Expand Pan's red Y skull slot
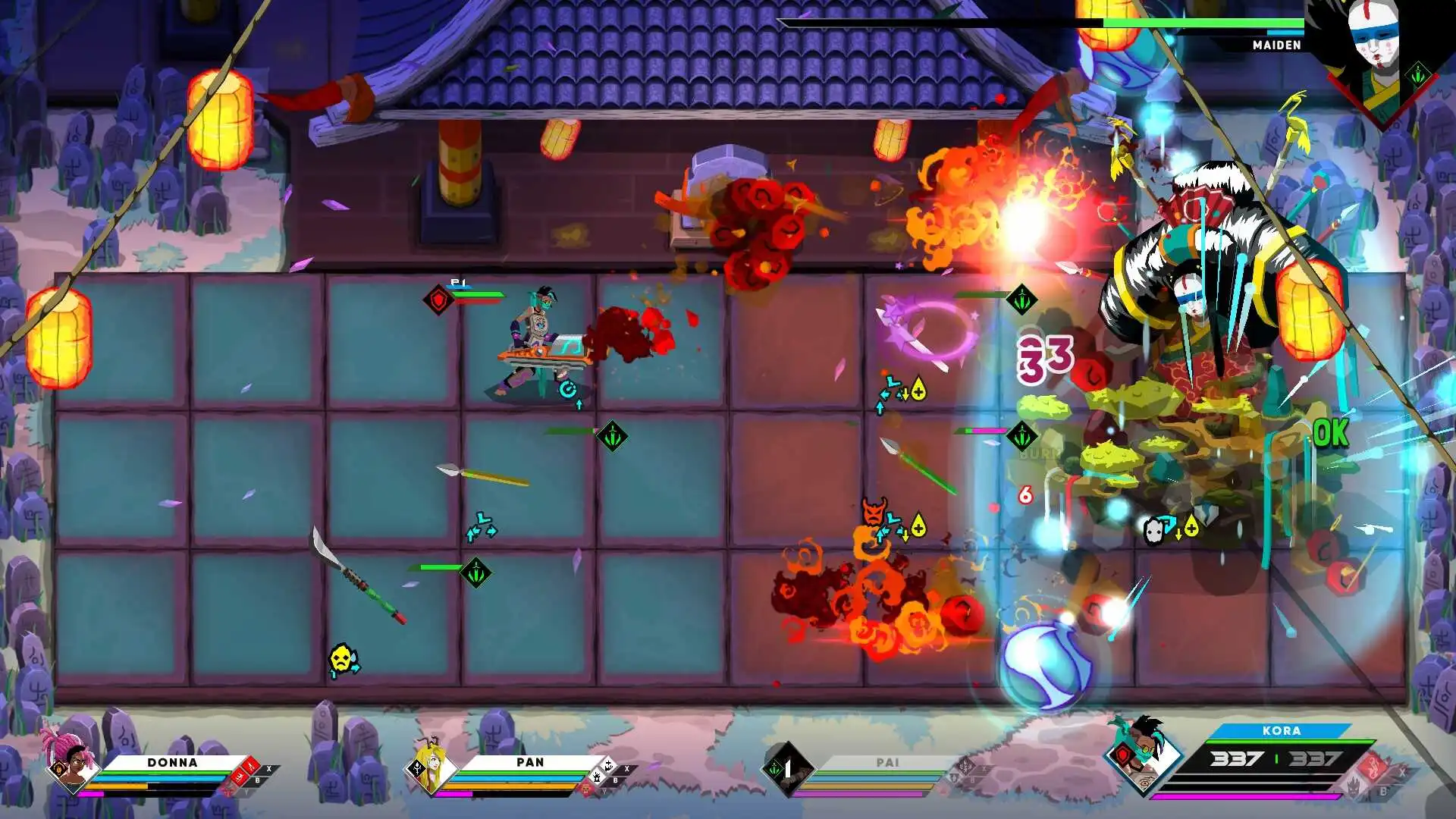The height and width of the screenshot is (819, 1456). click(x=586, y=789)
